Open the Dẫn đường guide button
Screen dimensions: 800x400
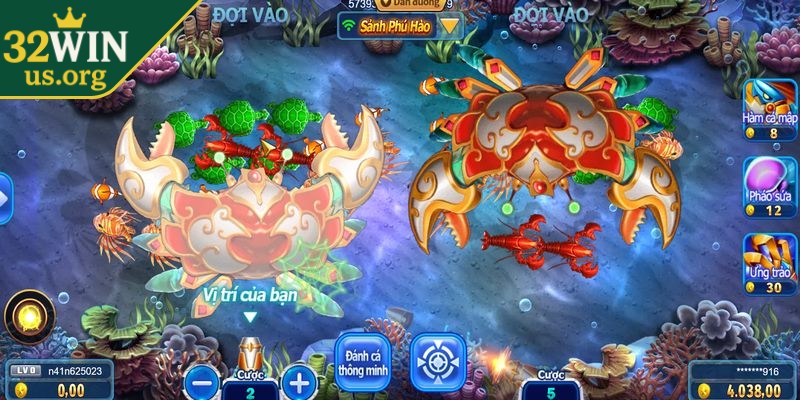pyautogui.click(x=400, y=5)
